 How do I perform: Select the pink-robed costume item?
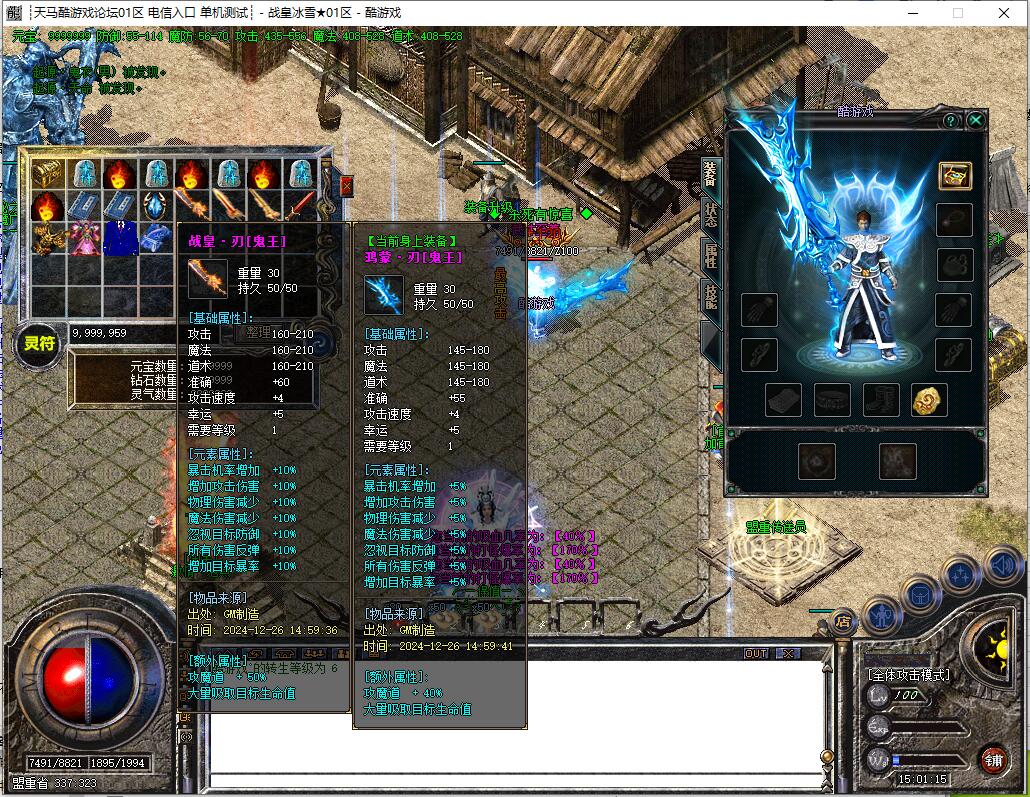[83, 239]
